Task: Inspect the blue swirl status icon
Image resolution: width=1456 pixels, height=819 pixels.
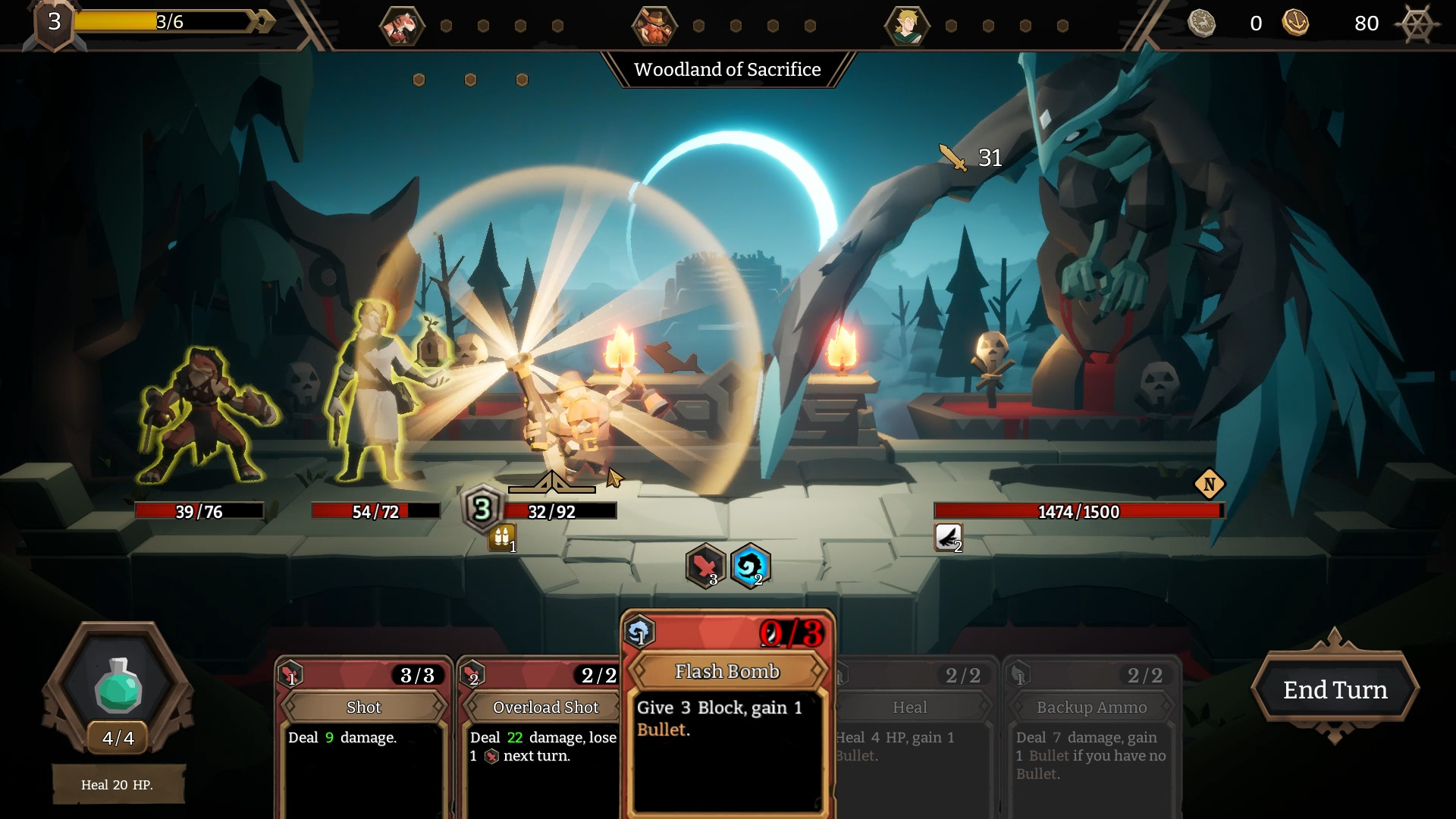Action: coord(750,566)
